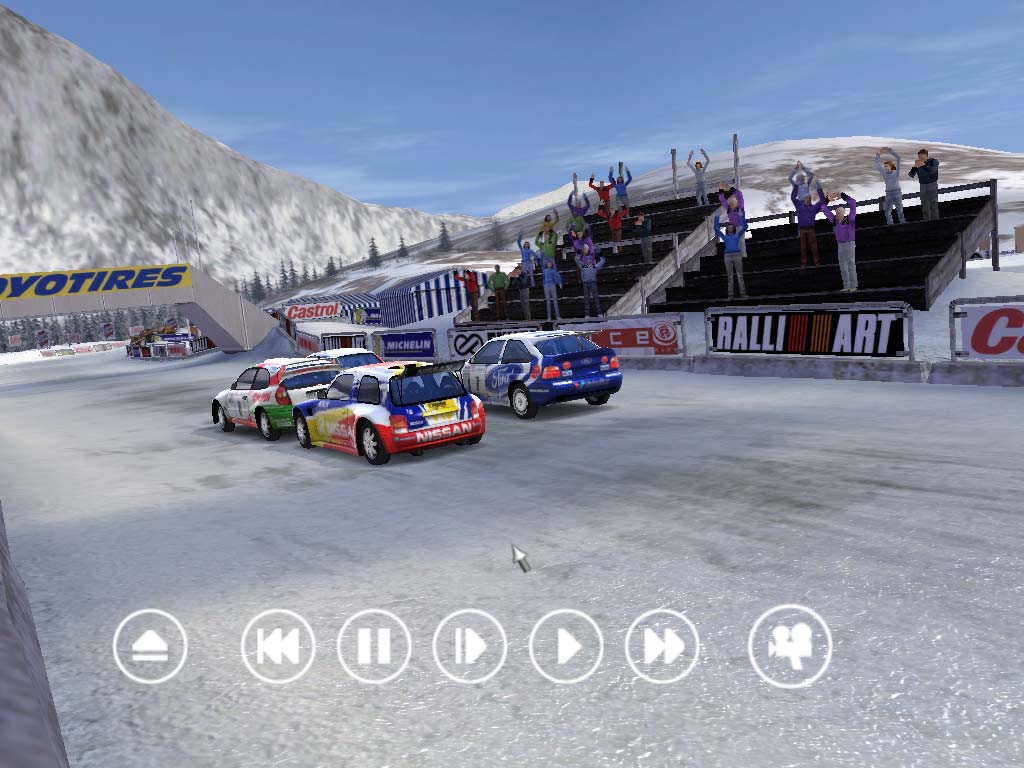Play the replay at normal speed
Image resolution: width=1024 pixels, height=768 pixels.
(x=566, y=646)
